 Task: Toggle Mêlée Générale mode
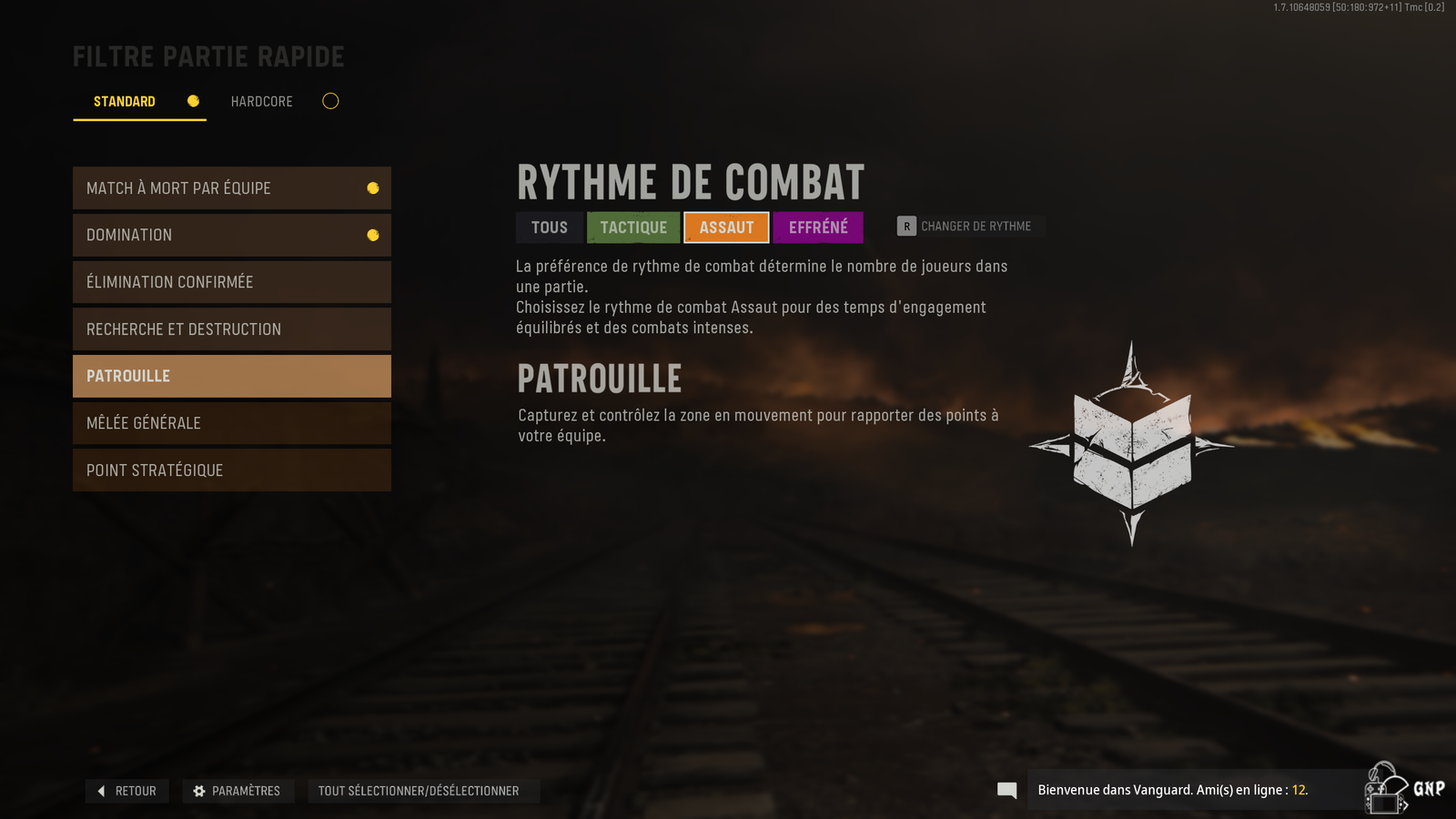(231, 423)
